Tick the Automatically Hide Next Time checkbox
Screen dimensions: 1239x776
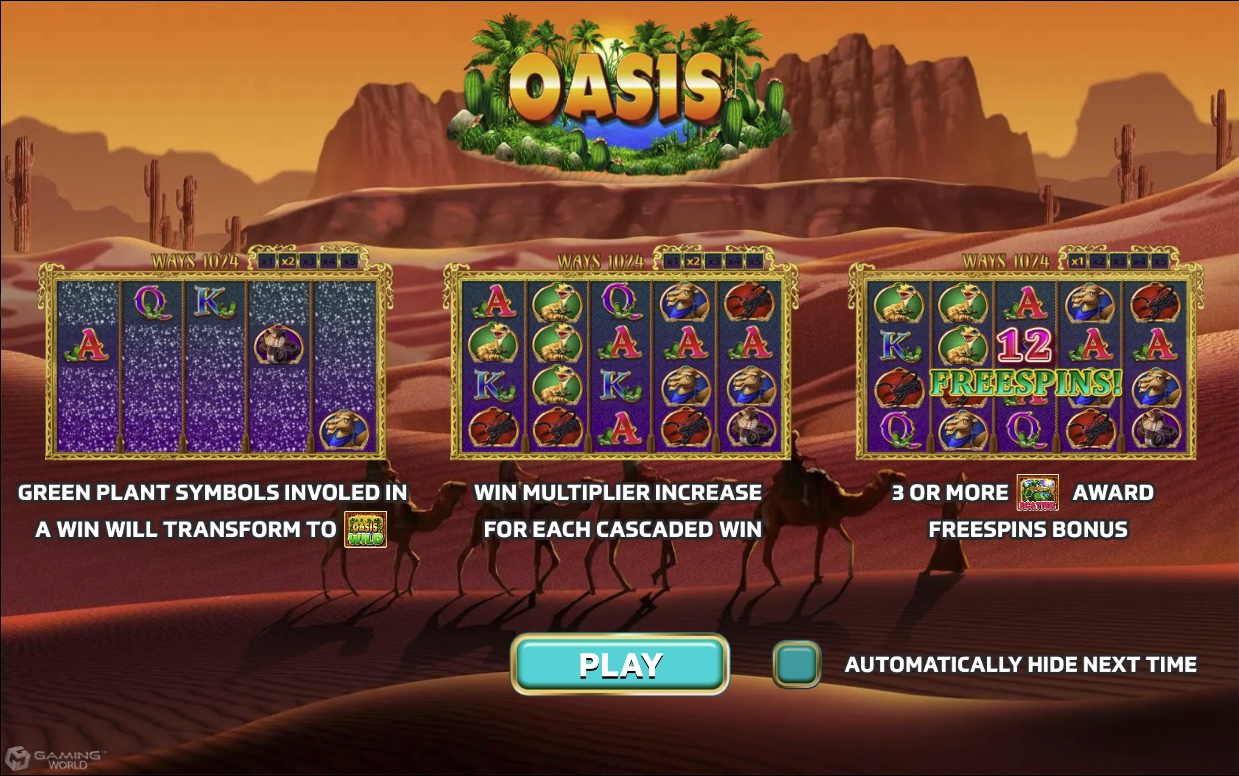(x=796, y=664)
